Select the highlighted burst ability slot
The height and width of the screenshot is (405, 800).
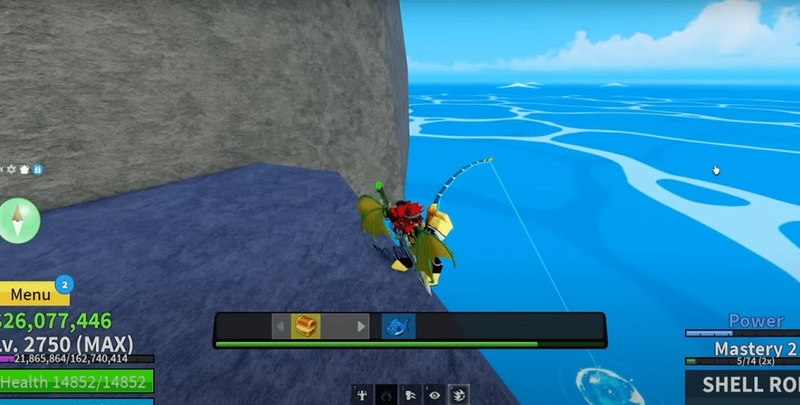[457, 395]
